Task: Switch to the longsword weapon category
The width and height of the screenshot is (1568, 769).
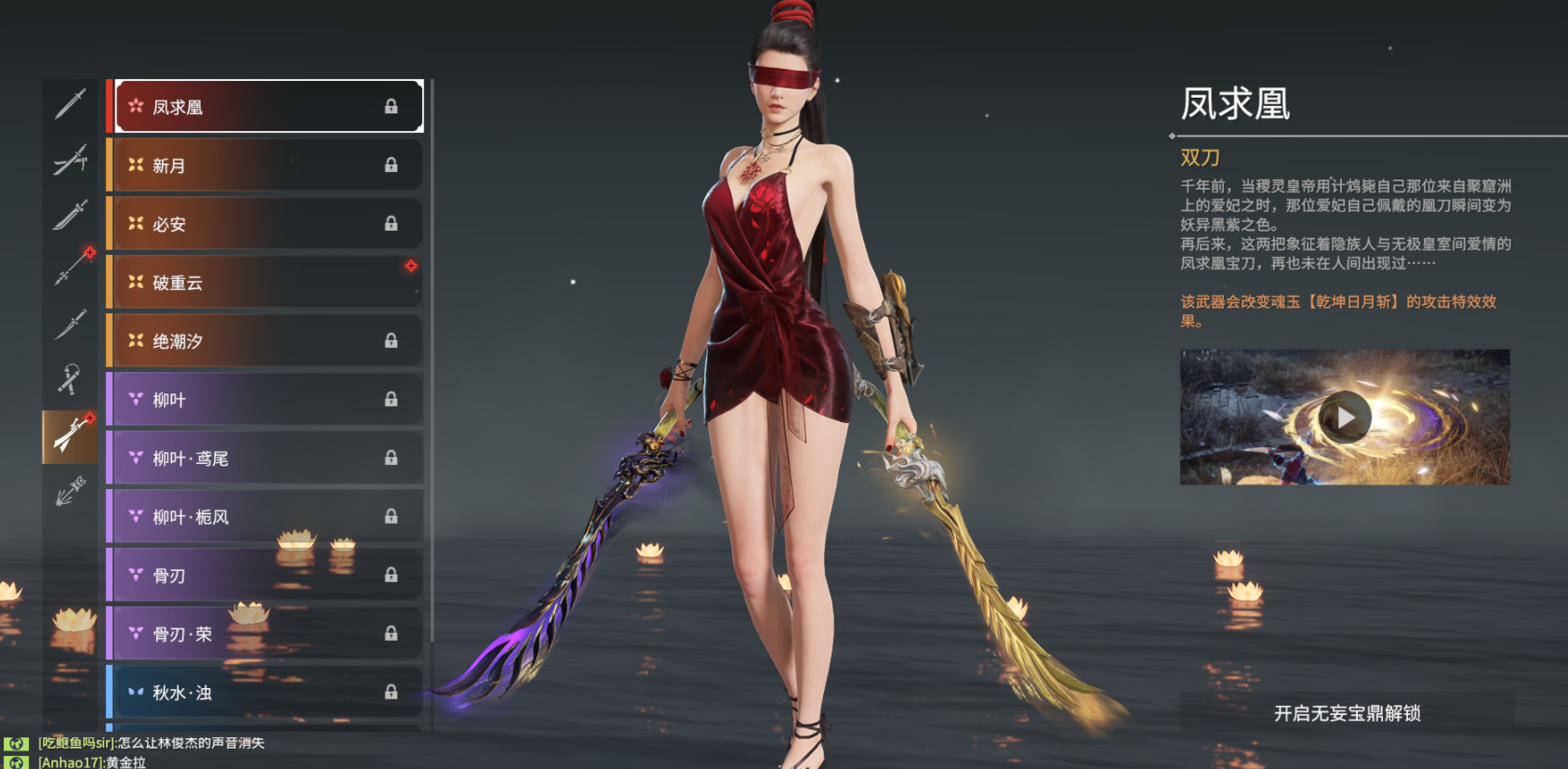Action: [x=70, y=104]
